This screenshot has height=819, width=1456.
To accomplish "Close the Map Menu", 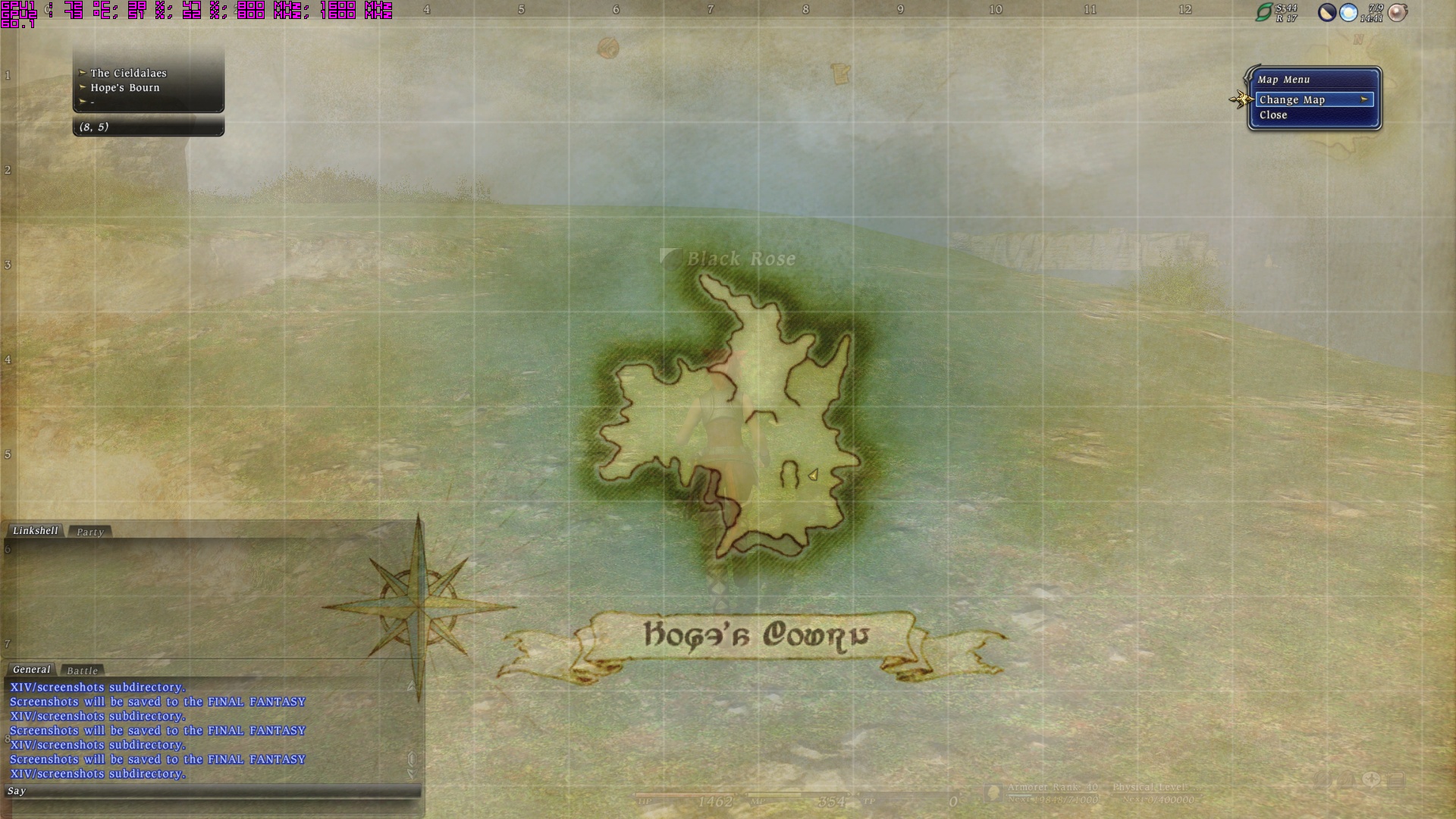I will tap(1273, 115).
